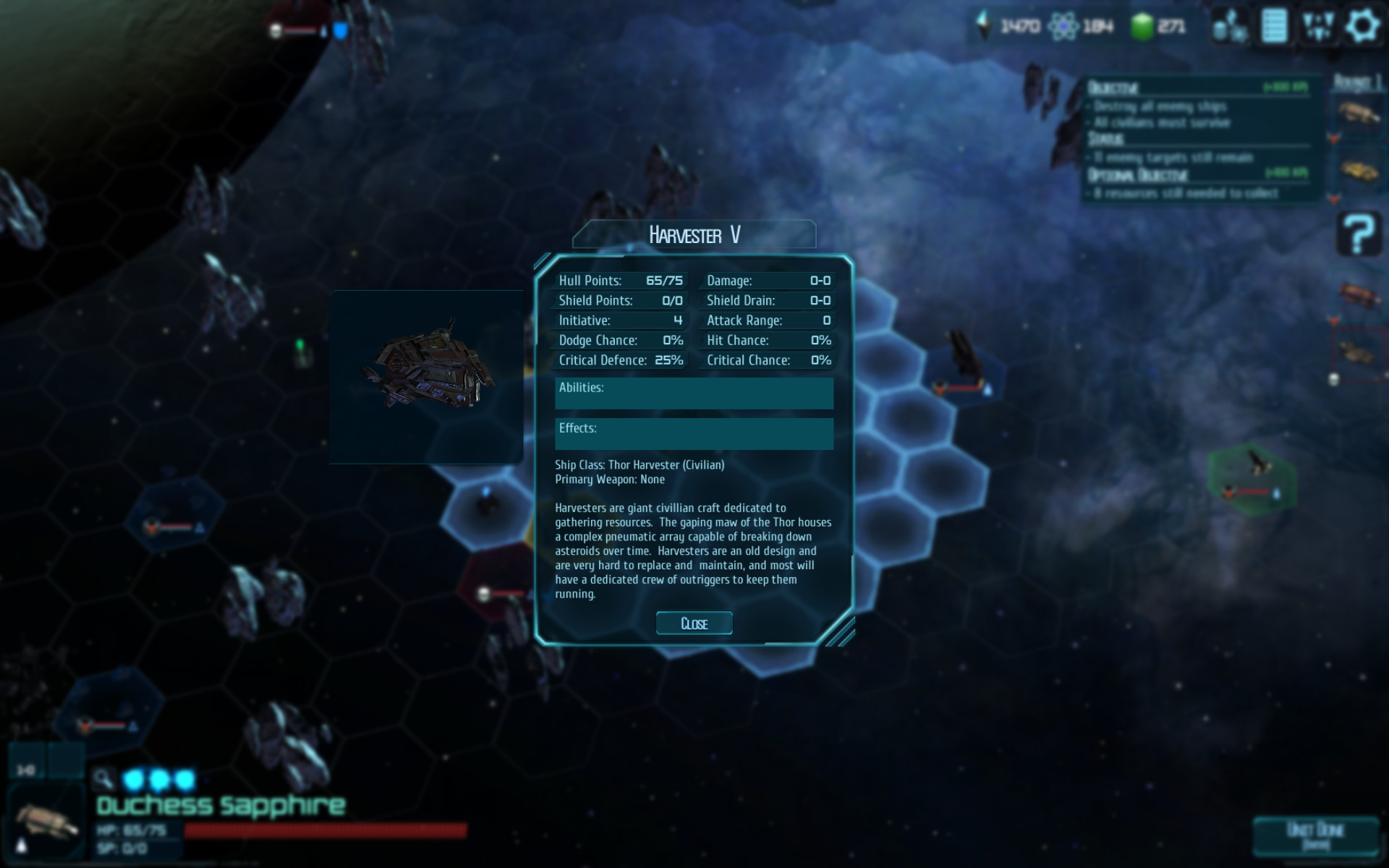Click the second blue action orb
The width and height of the screenshot is (1389, 868).
click(x=158, y=780)
